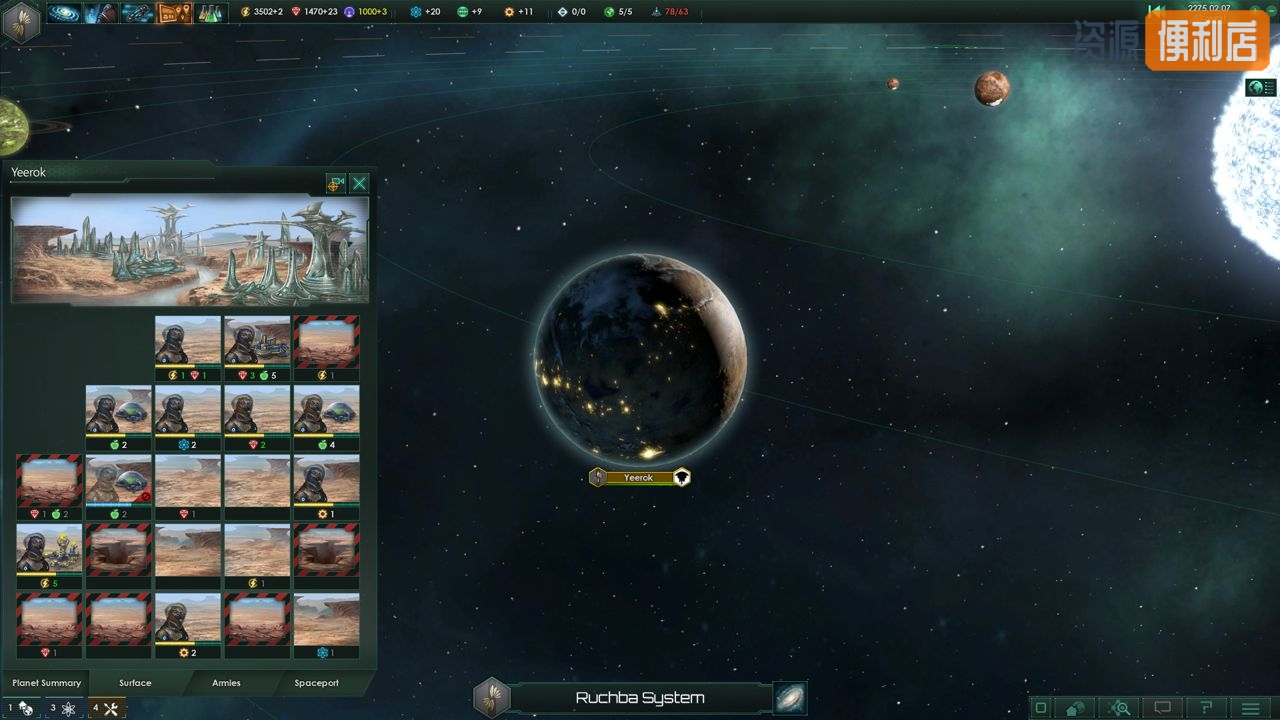Switch to the Surface tab
This screenshot has height=720, width=1280.
click(x=135, y=683)
